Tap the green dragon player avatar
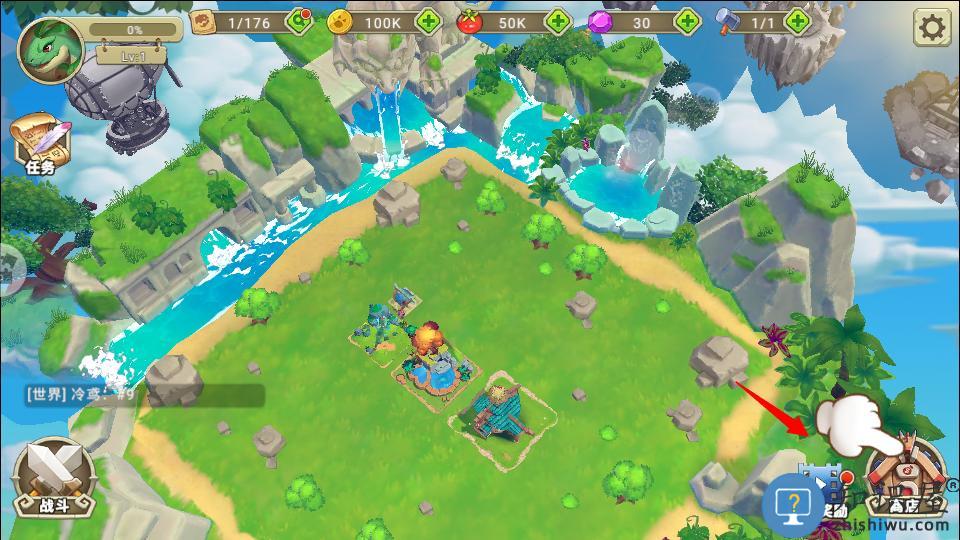 [50, 49]
